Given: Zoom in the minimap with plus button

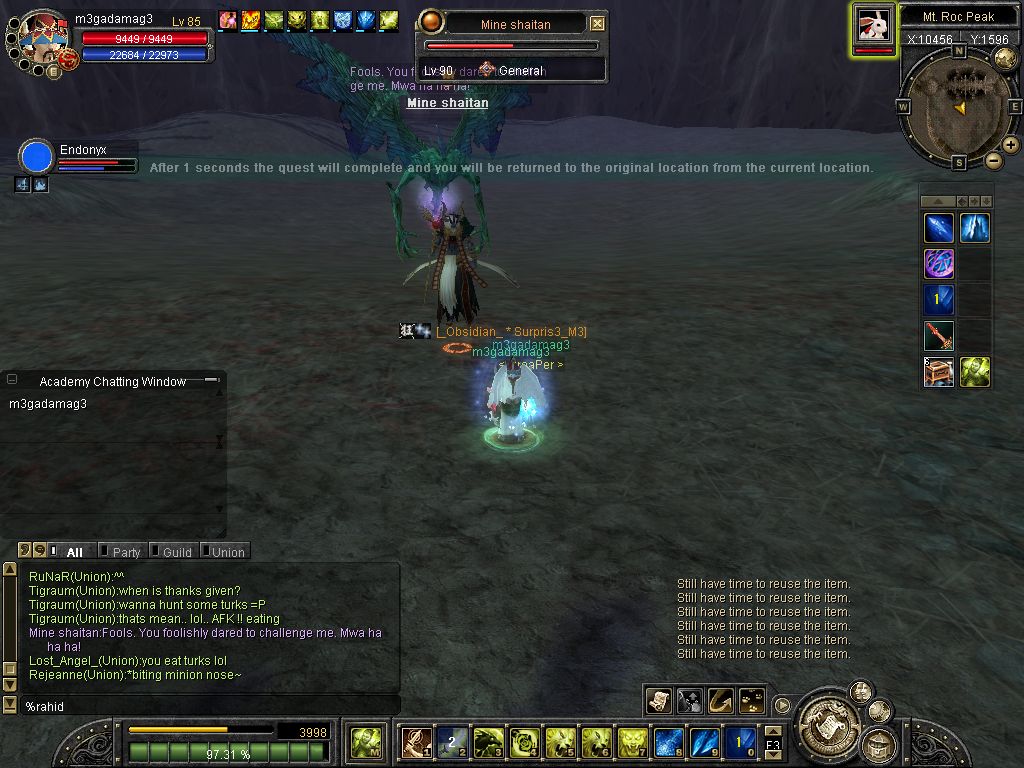Looking at the screenshot, I should point(1011,145).
